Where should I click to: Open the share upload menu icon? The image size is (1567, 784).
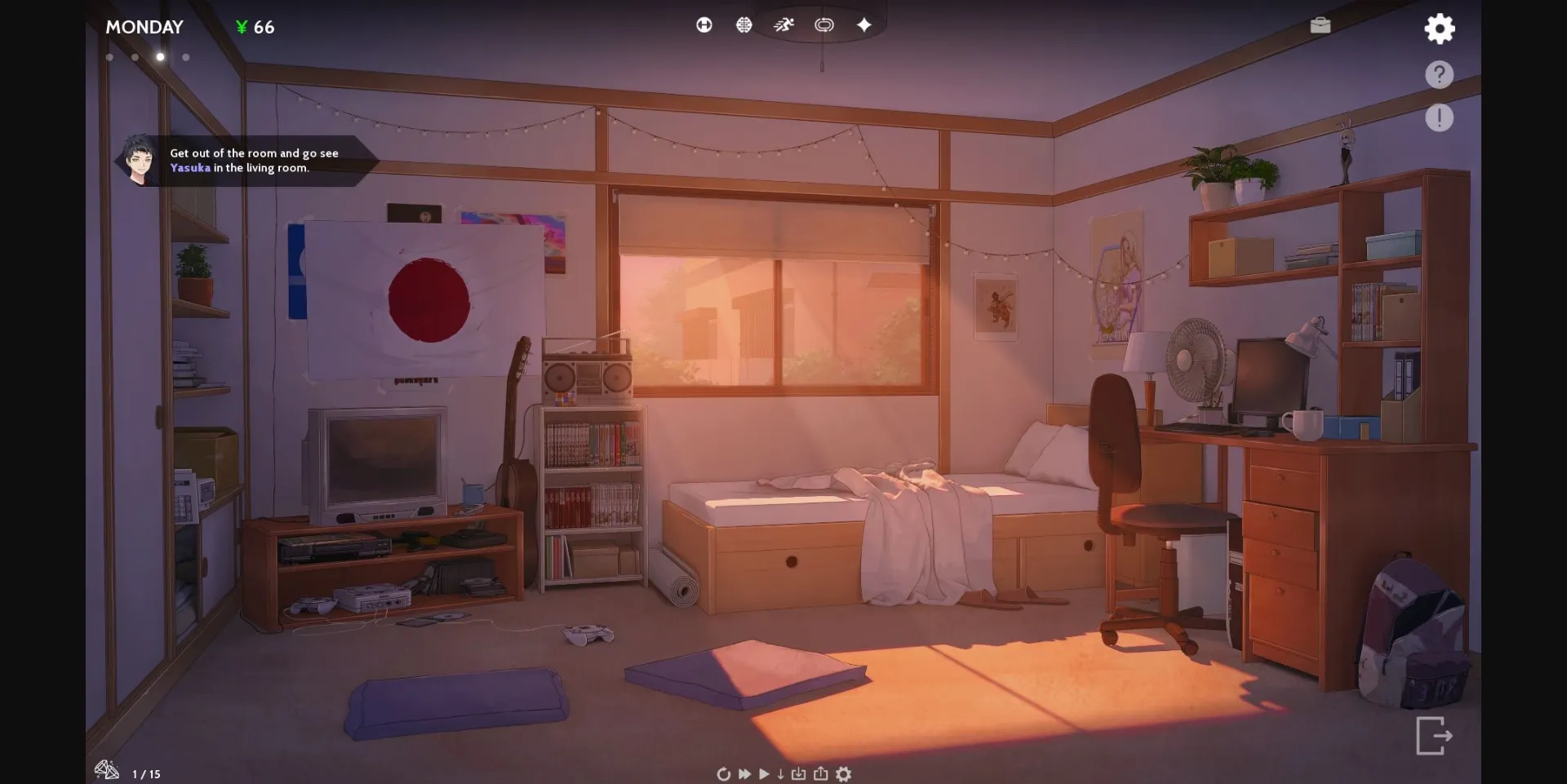coord(821,773)
